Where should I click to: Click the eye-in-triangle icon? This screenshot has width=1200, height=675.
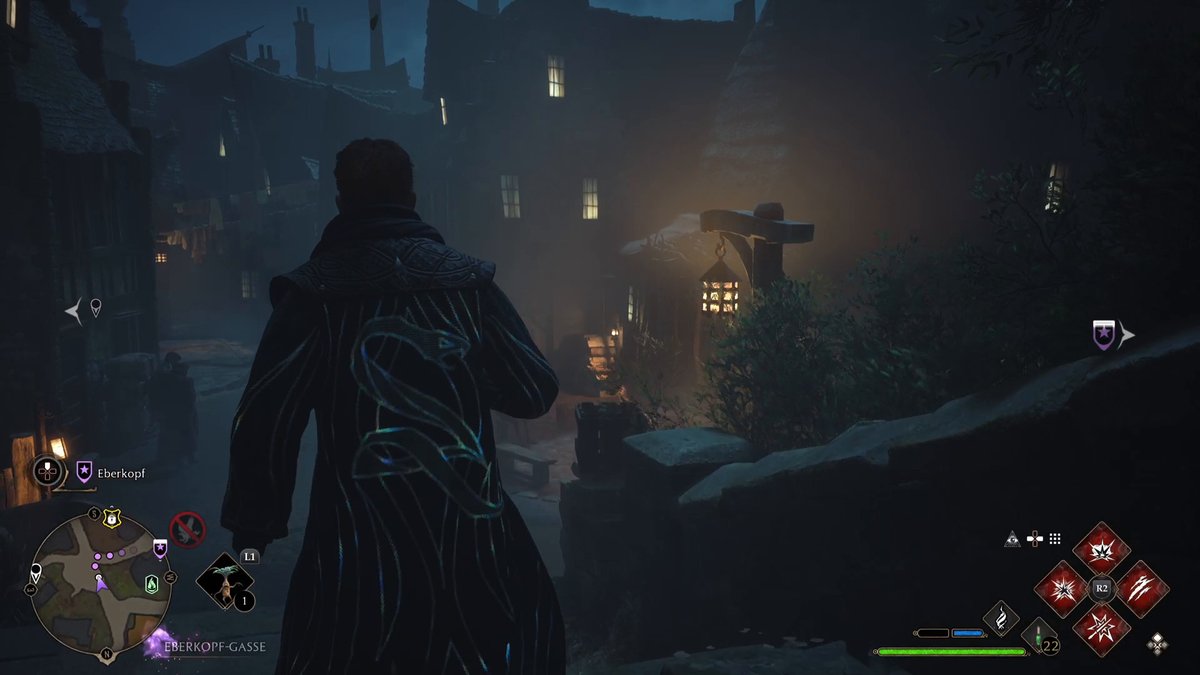tap(1012, 539)
